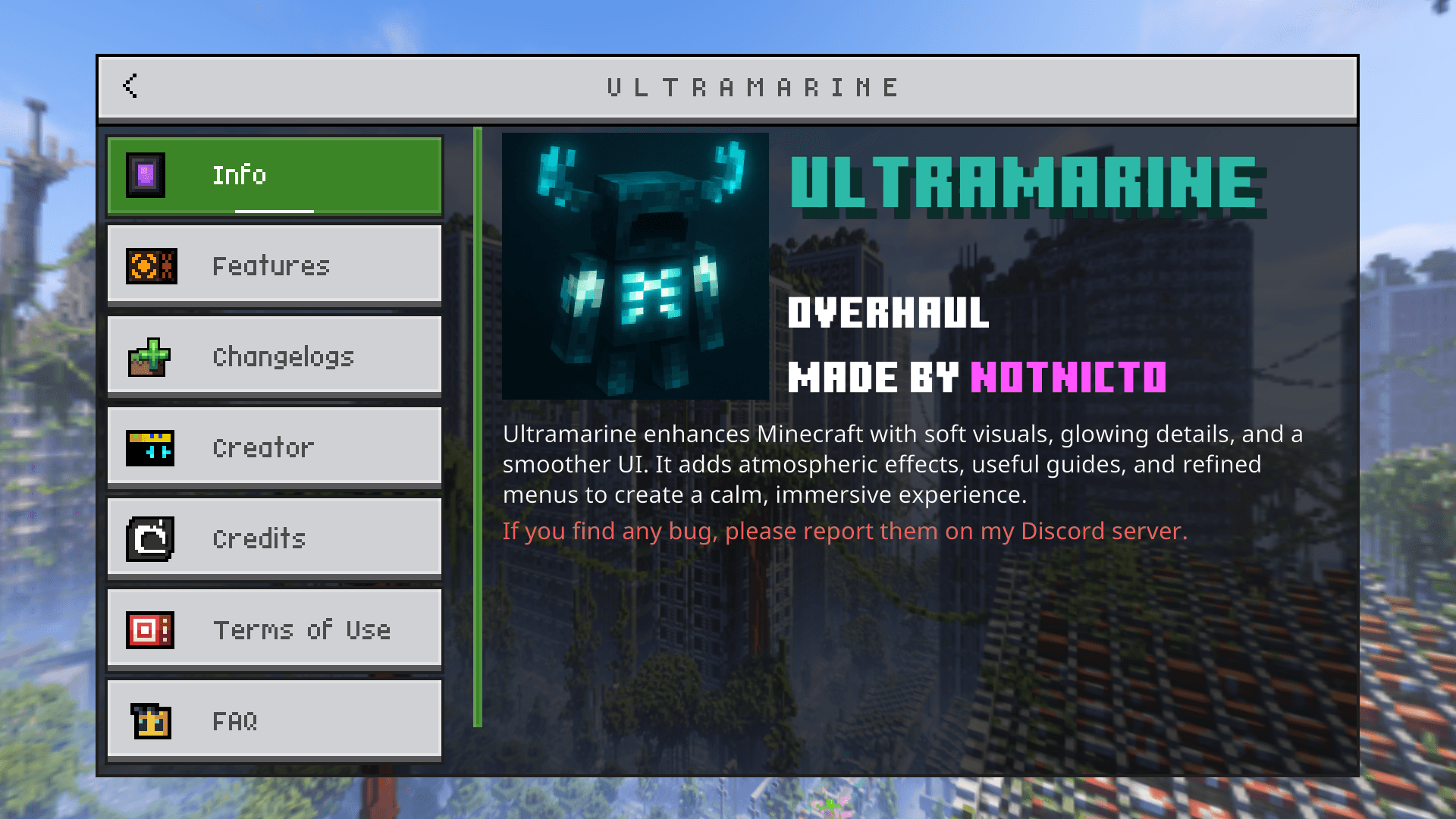This screenshot has width=1456, height=819.
Task: Select the highlighted Info tab
Action: click(x=273, y=174)
